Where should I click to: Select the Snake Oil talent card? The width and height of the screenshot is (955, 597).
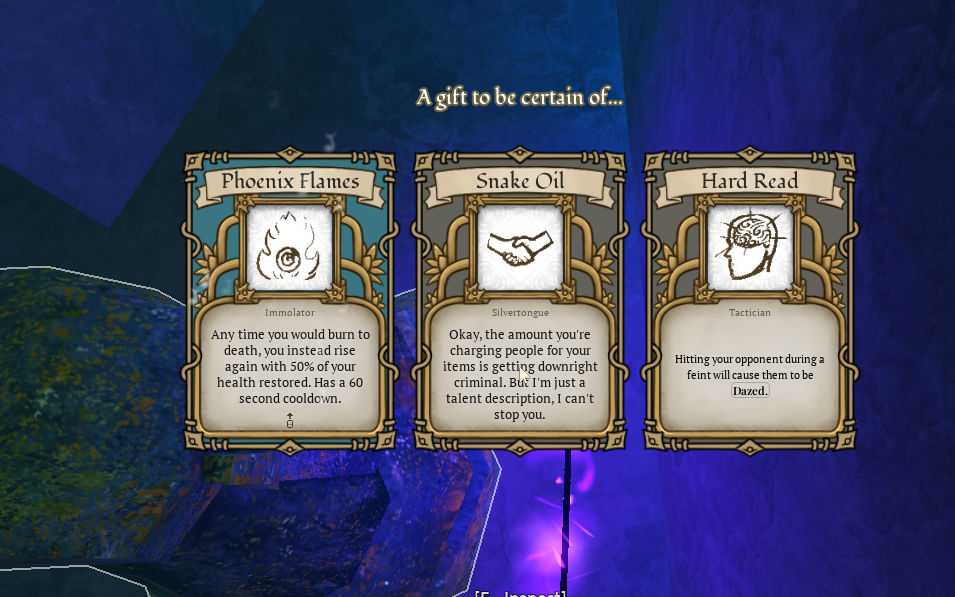(520, 300)
